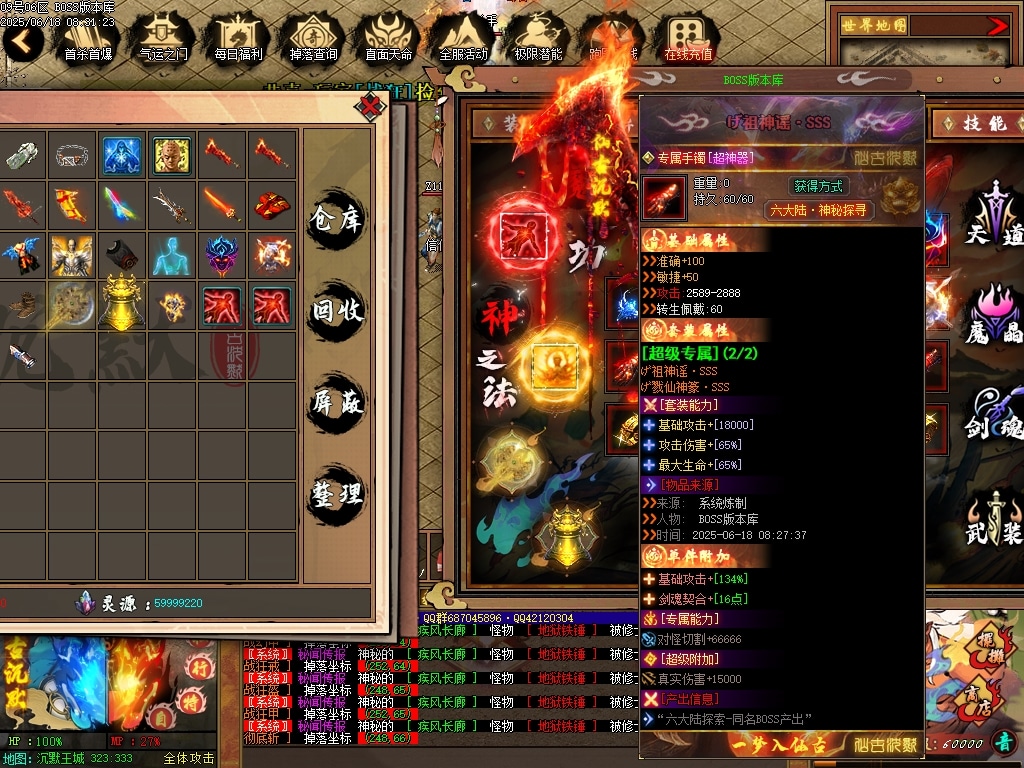
Task: Open the 掉落查询 drop lookup
Action: pyautogui.click(x=313, y=38)
